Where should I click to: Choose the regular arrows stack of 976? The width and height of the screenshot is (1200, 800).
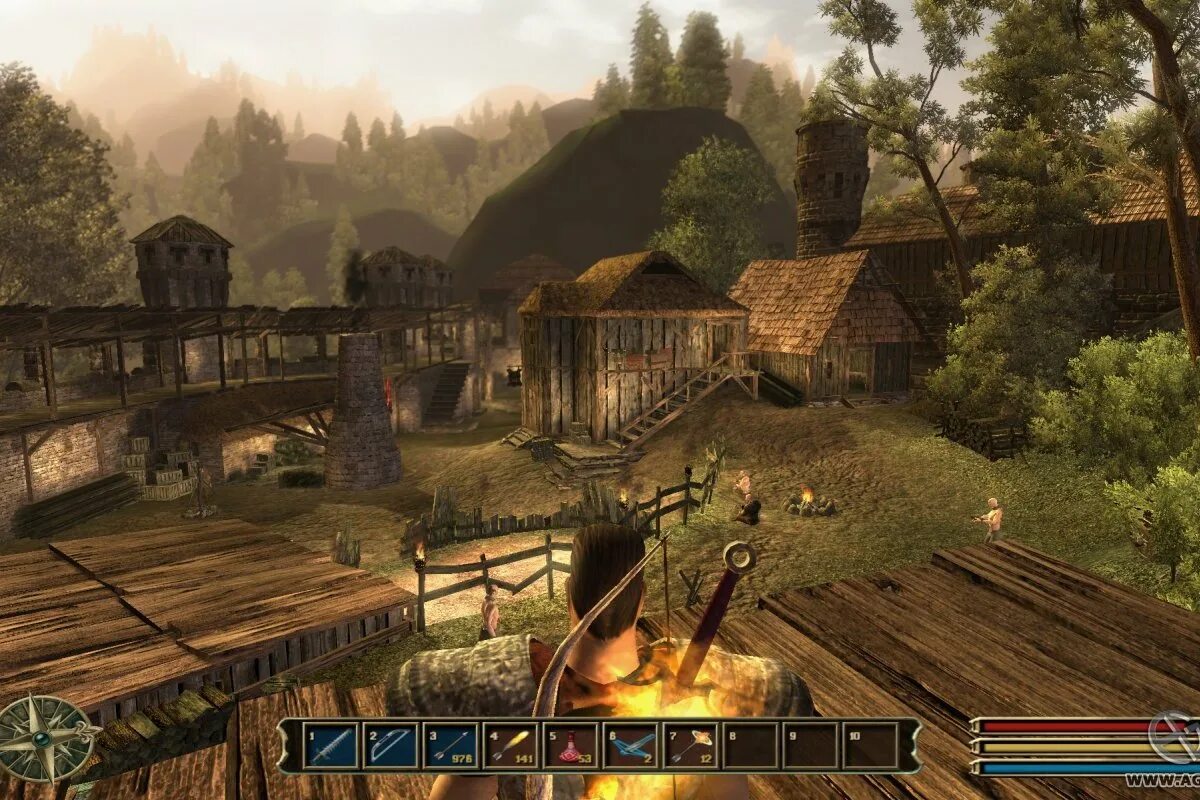pos(451,746)
